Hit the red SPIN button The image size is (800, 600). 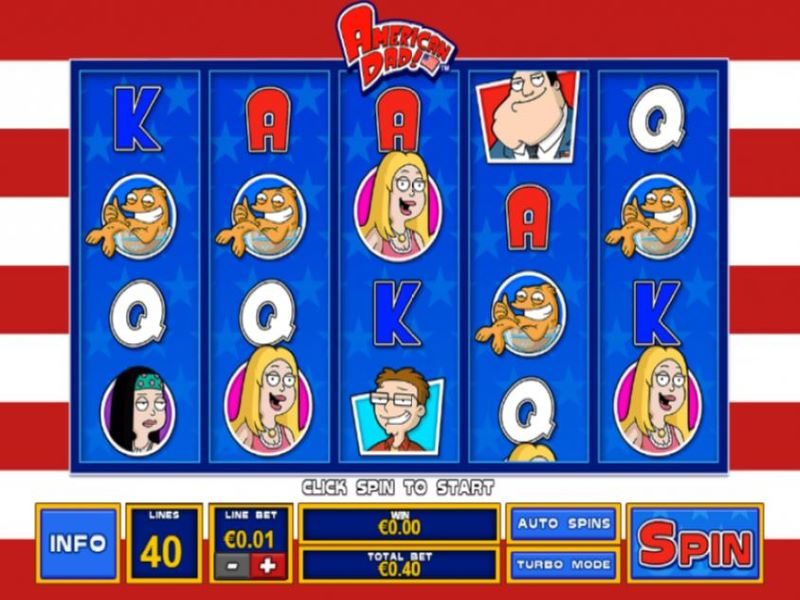[x=695, y=543]
